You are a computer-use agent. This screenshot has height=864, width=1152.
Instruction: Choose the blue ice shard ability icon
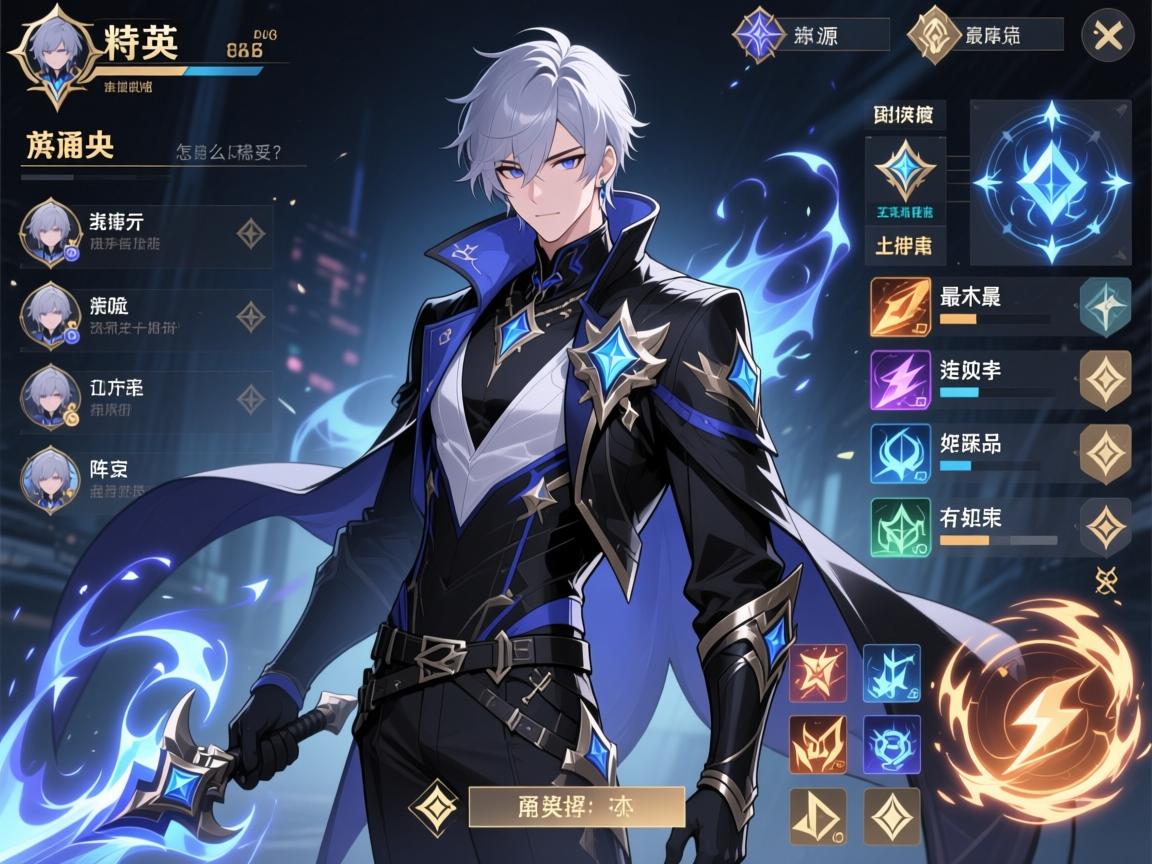coord(891,672)
